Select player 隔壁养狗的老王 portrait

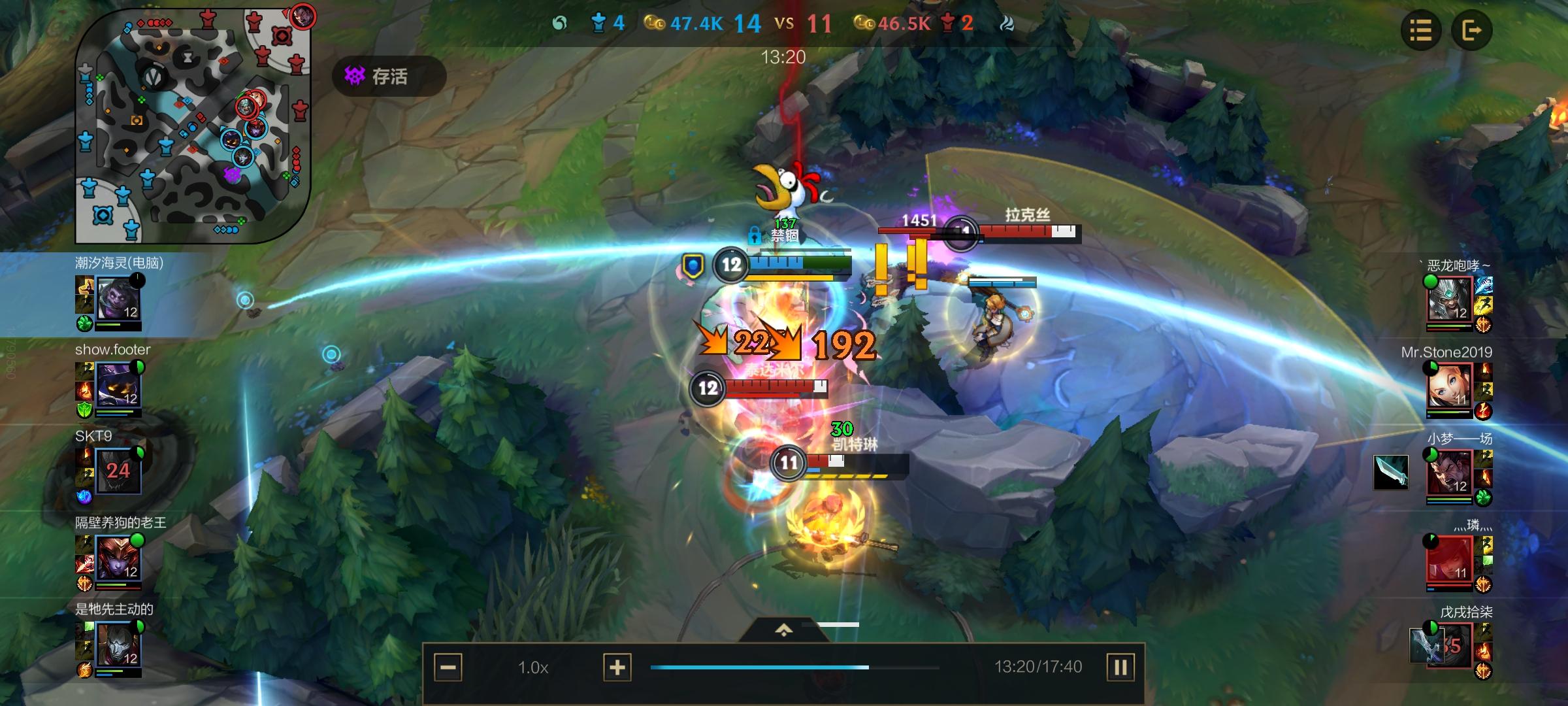tap(118, 558)
